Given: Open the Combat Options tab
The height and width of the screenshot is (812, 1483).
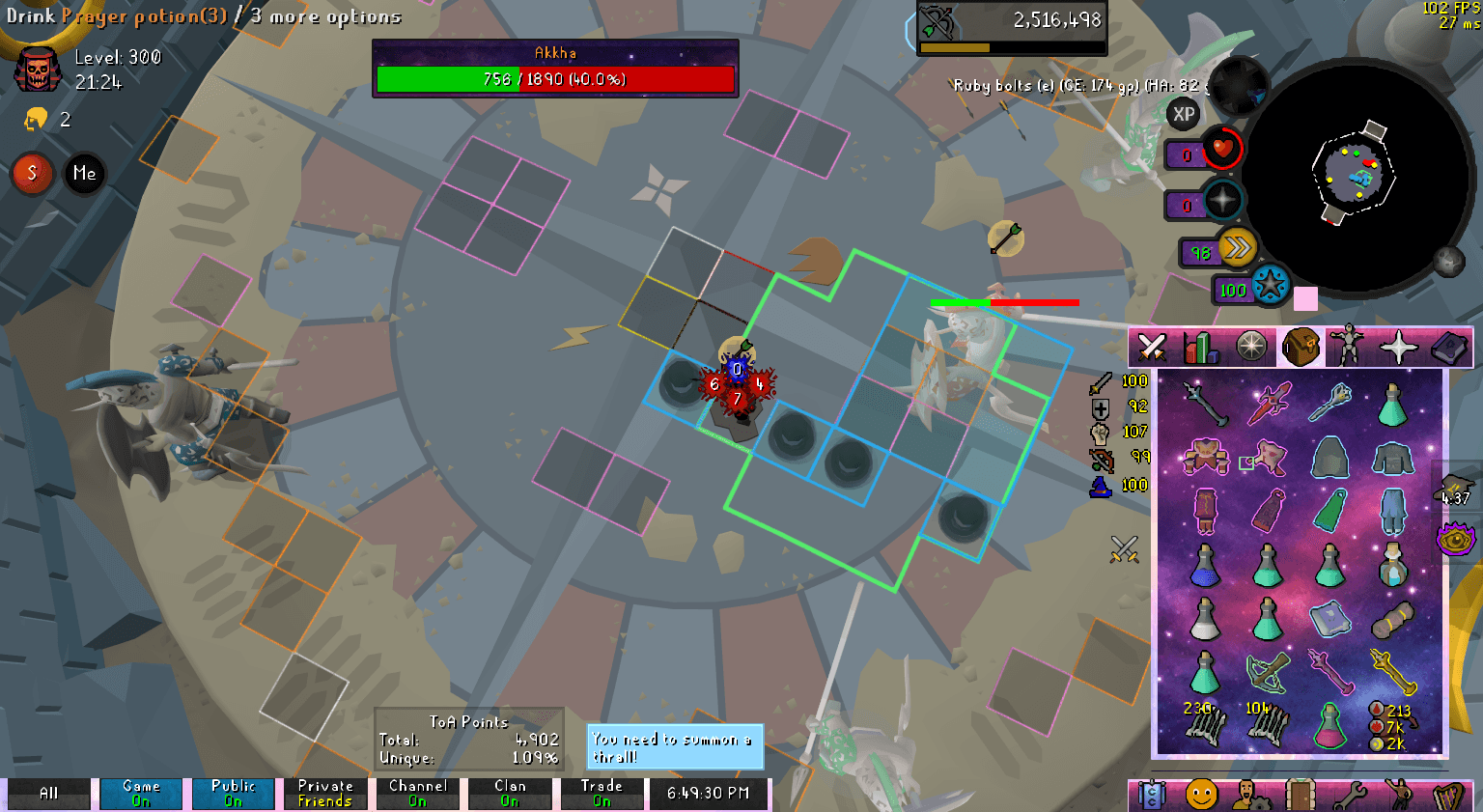Looking at the screenshot, I should coord(1153,348).
